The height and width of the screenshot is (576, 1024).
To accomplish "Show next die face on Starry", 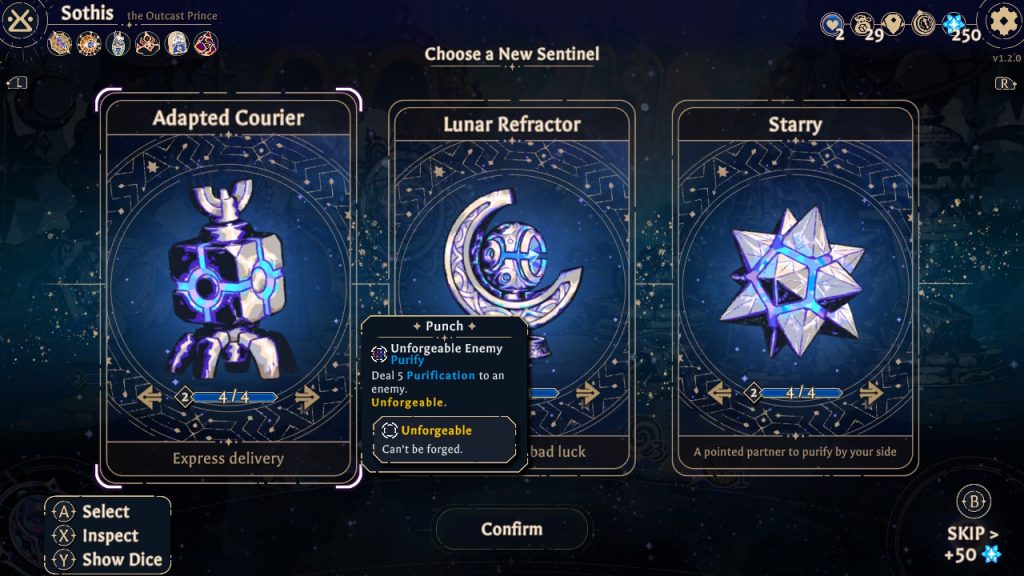I will click(x=871, y=393).
